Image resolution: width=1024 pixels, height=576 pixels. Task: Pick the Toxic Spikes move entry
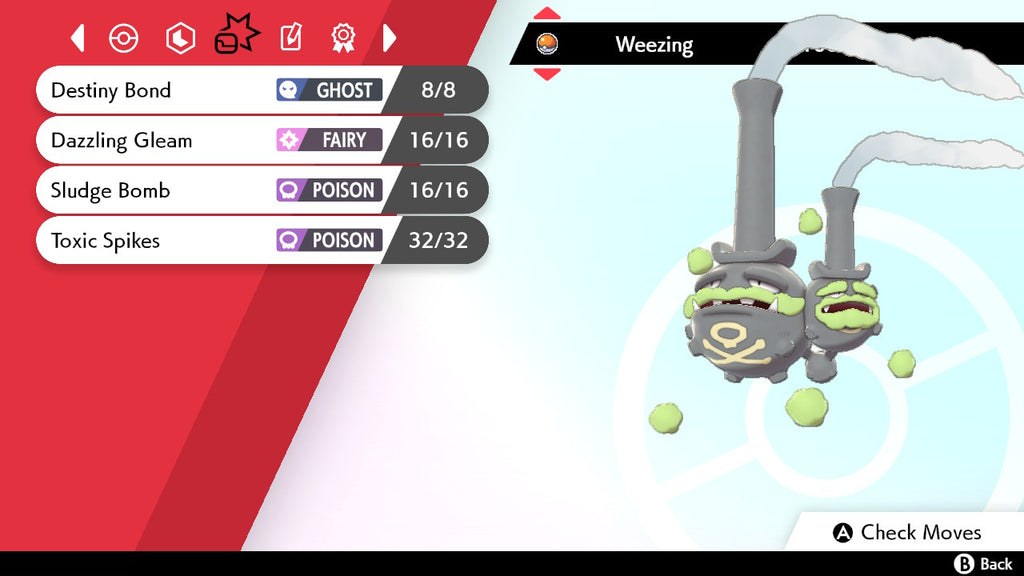[260, 240]
